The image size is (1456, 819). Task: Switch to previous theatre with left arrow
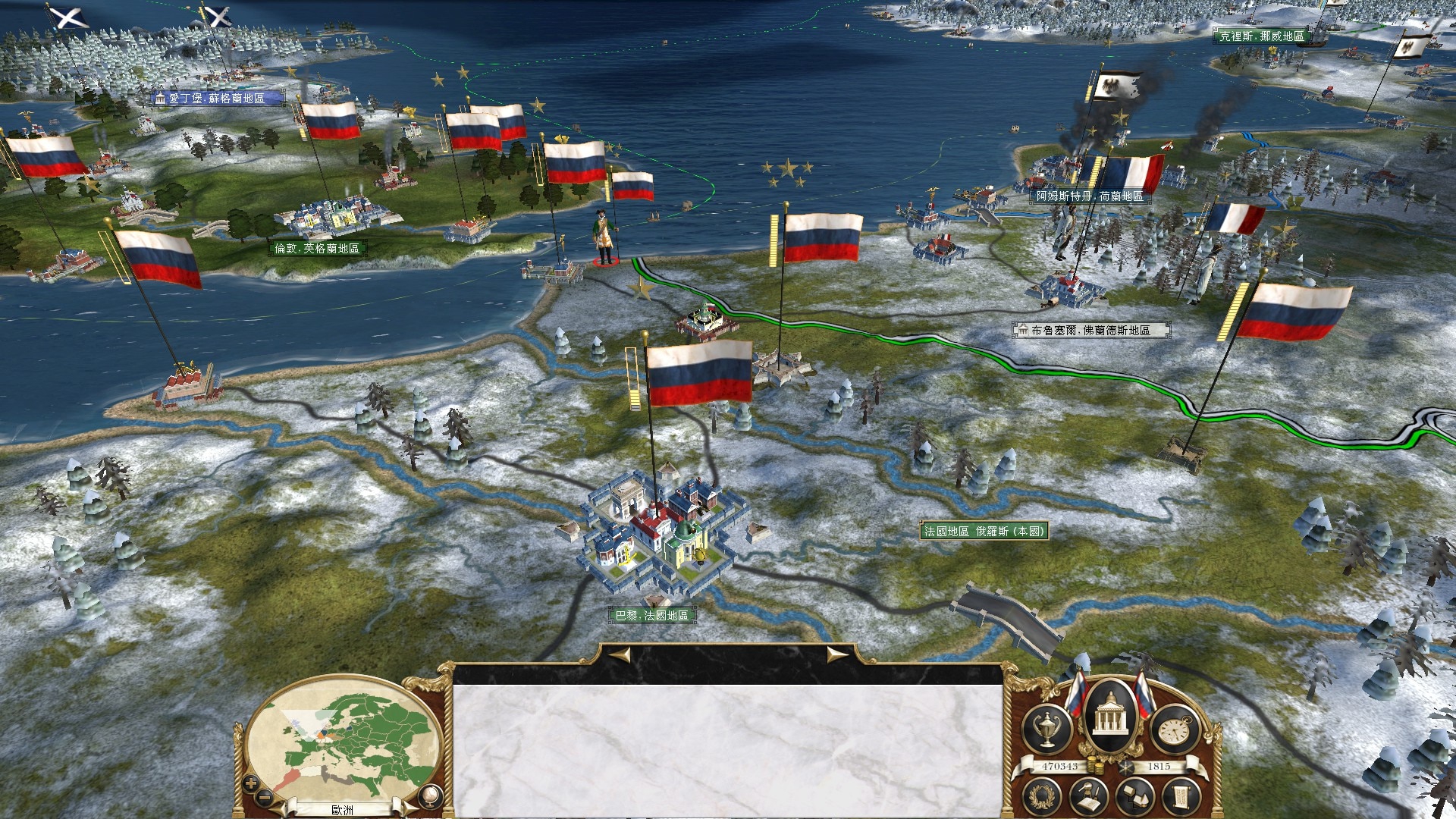[282, 808]
